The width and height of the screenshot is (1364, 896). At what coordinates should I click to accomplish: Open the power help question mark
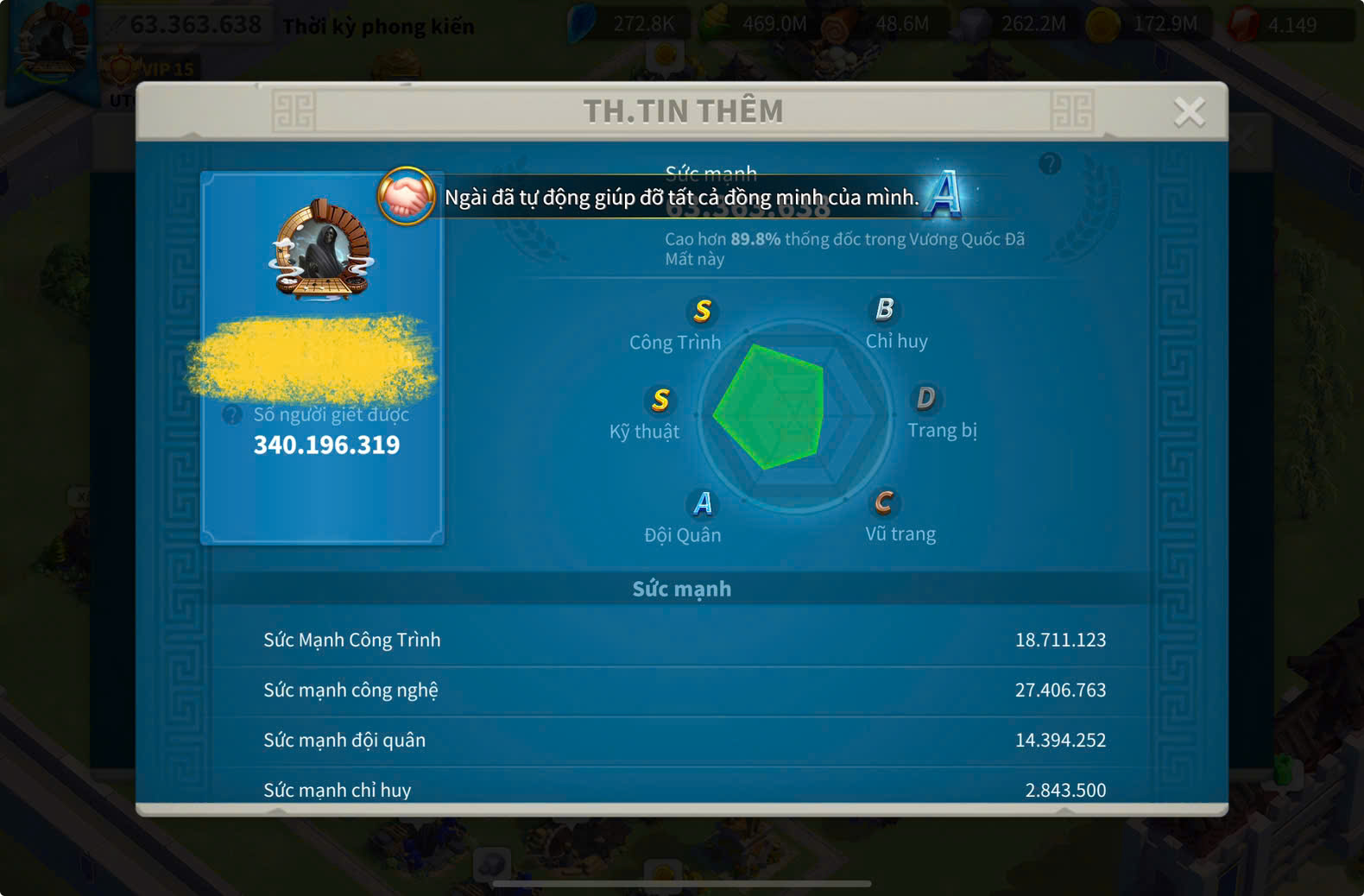[1050, 163]
